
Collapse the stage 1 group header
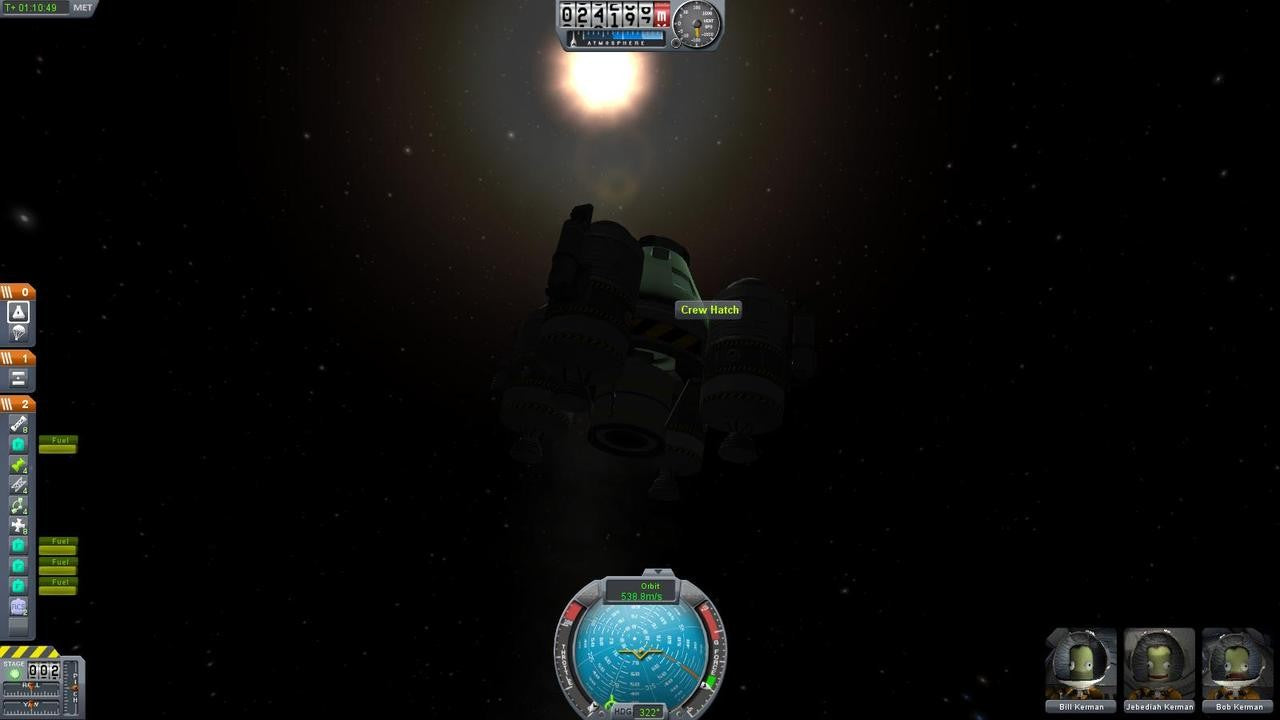tap(18, 356)
